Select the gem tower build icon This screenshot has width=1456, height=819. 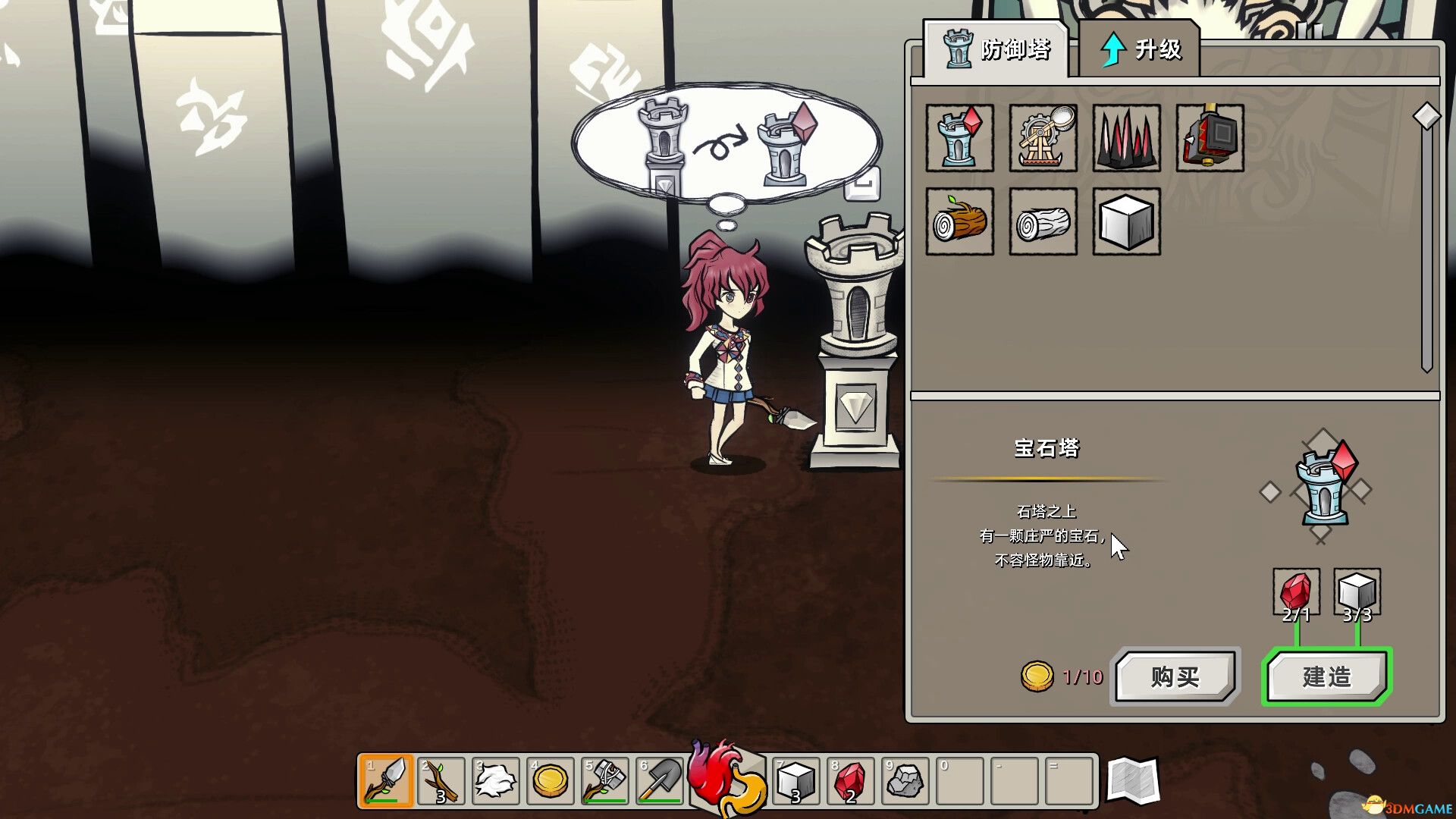click(959, 139)
